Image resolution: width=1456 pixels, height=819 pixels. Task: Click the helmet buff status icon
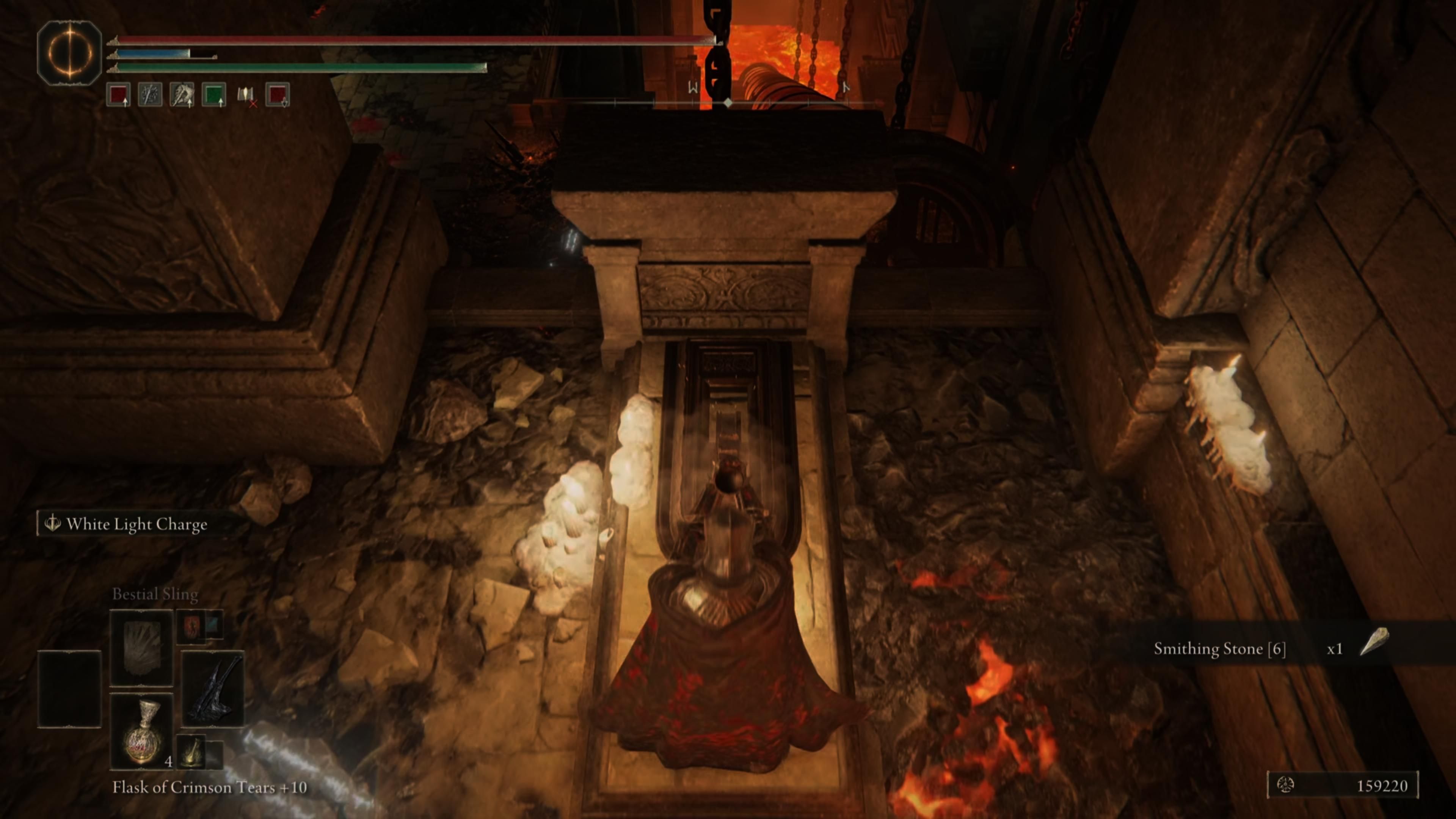[x=182, y=94]
